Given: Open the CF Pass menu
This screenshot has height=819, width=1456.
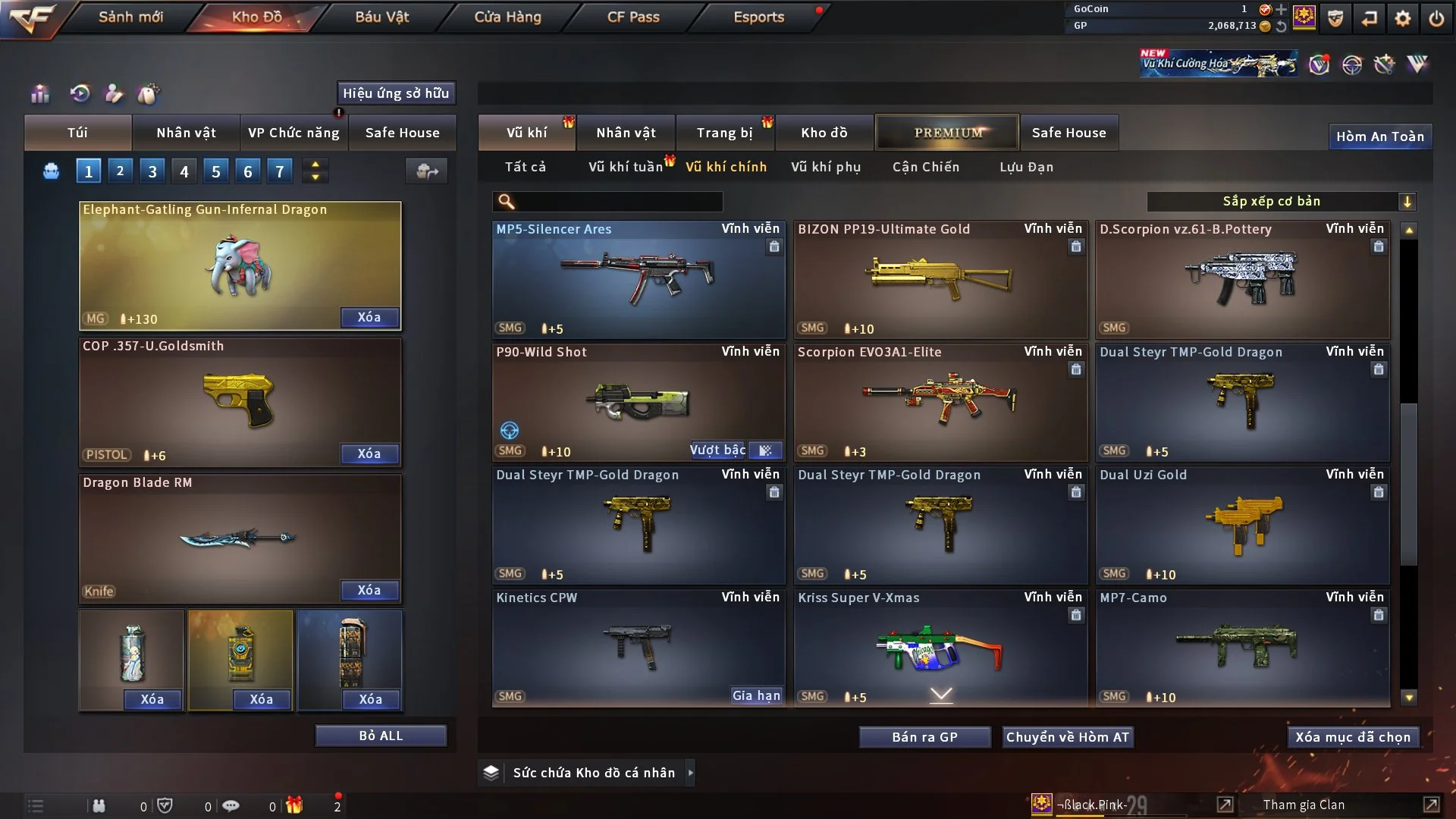Looking at the screenshot, I should [633, 17].
